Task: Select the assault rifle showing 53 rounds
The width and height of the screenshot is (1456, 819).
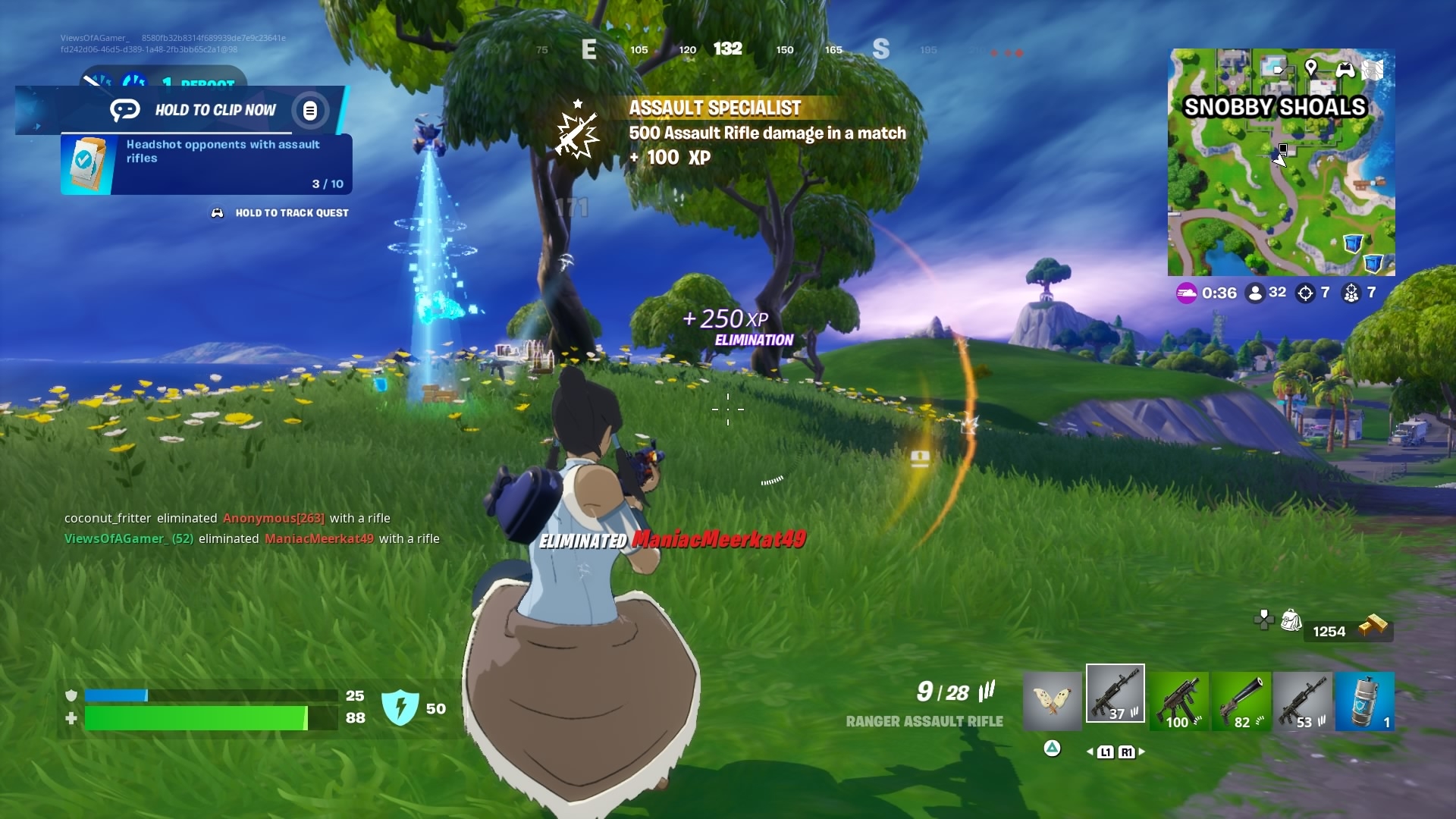Action: pyautogui.click(x=1303, y=701)
